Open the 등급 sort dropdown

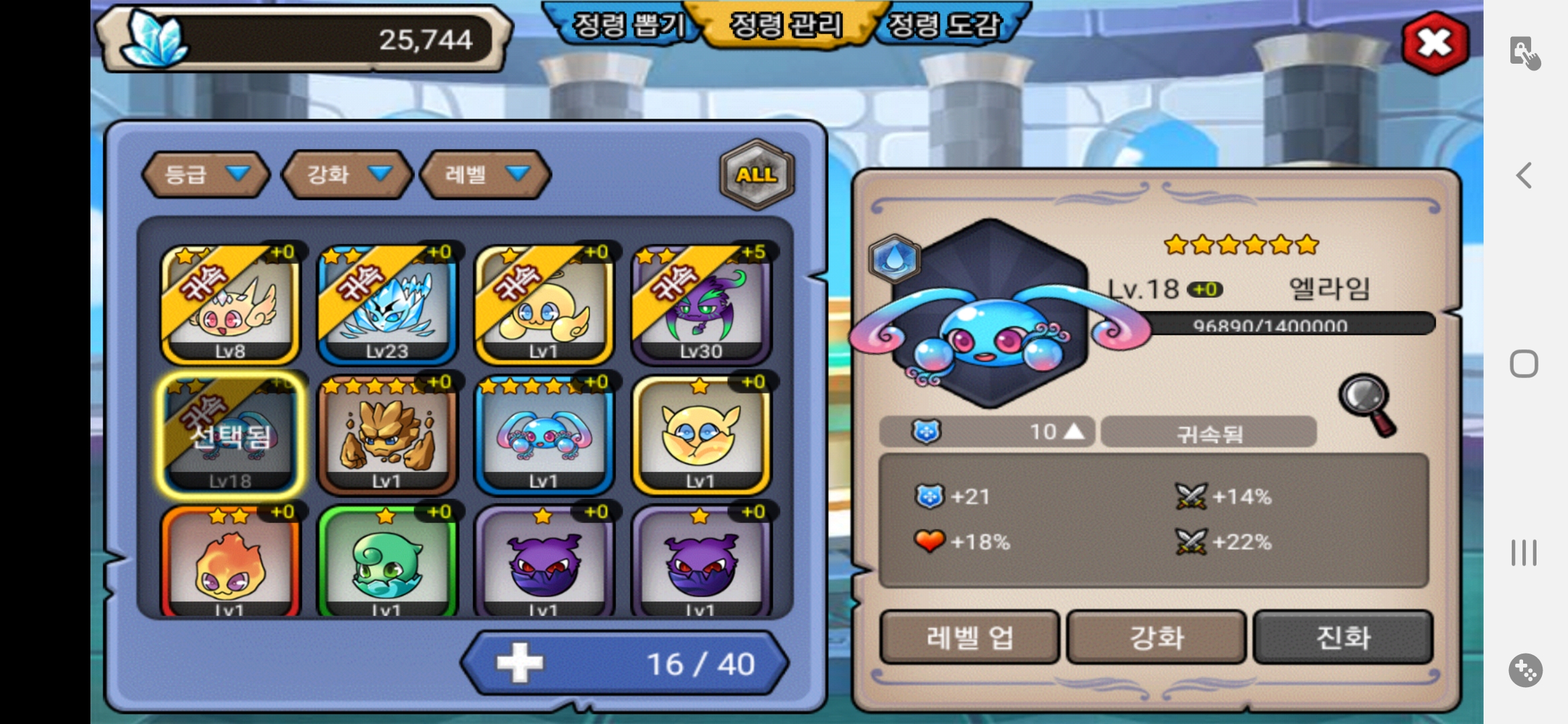[206, 174]
